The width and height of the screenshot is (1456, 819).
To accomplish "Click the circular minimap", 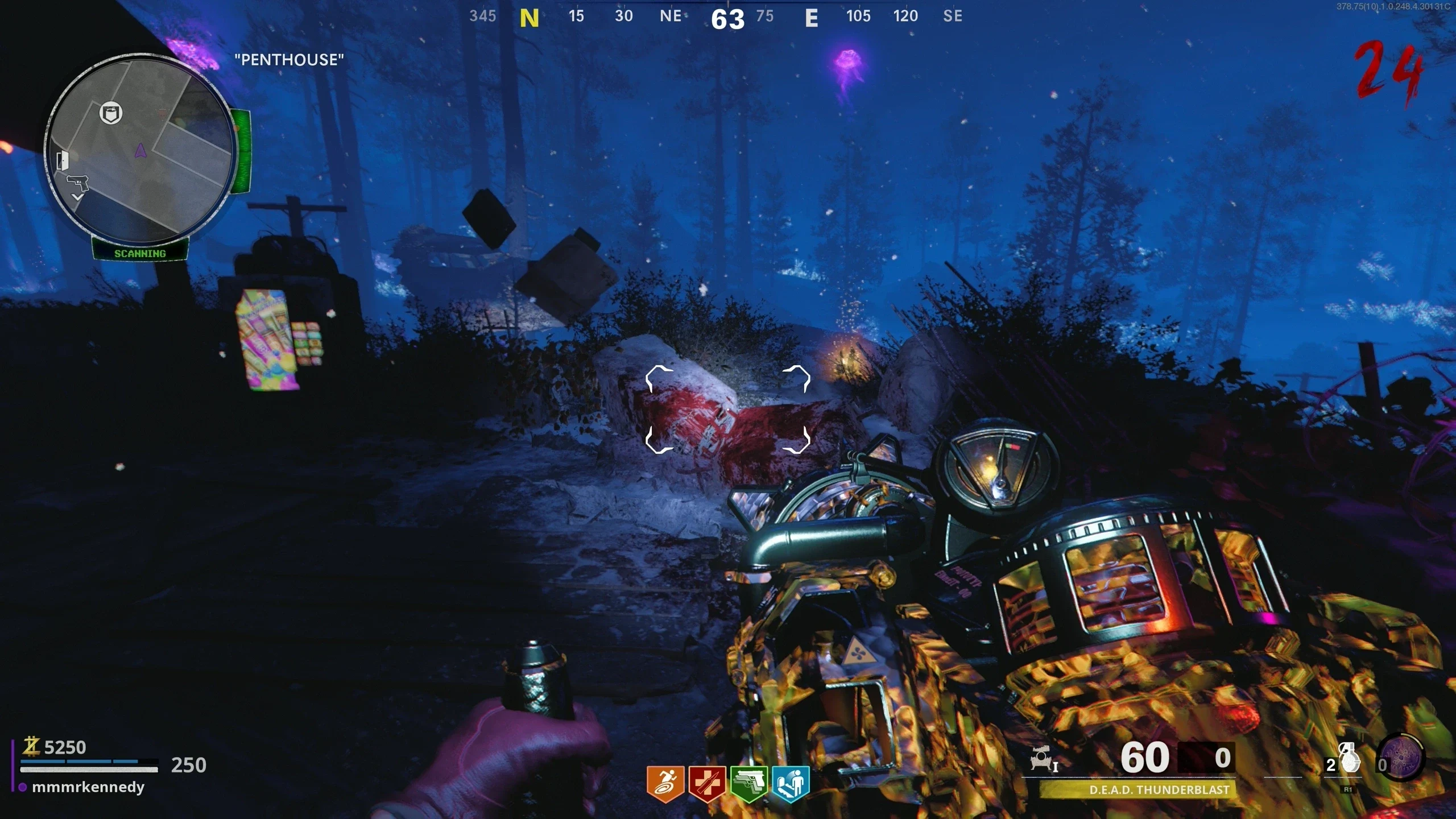I will click(140, 149).
